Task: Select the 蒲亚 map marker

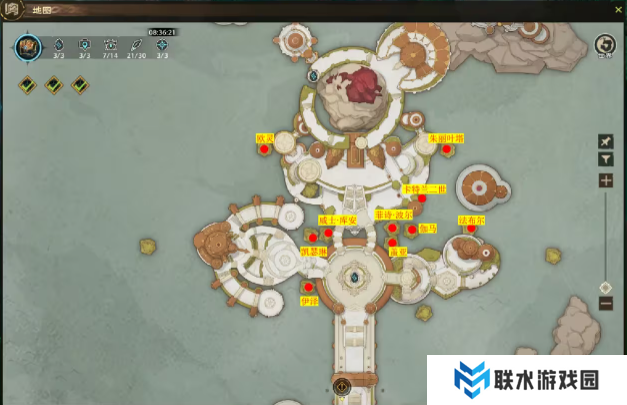Action: click(393, 243)
